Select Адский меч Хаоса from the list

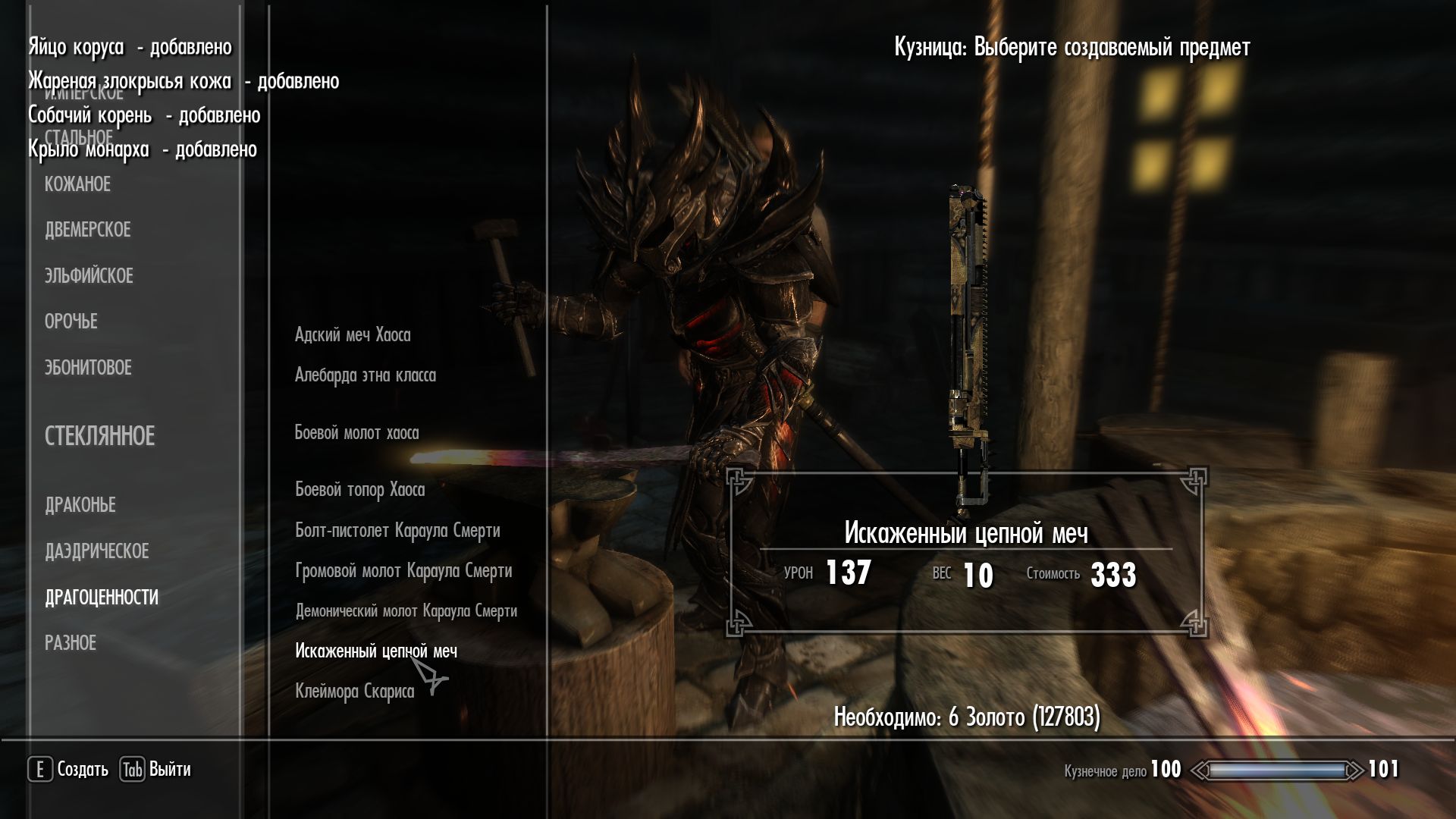(x=353, y=335)
